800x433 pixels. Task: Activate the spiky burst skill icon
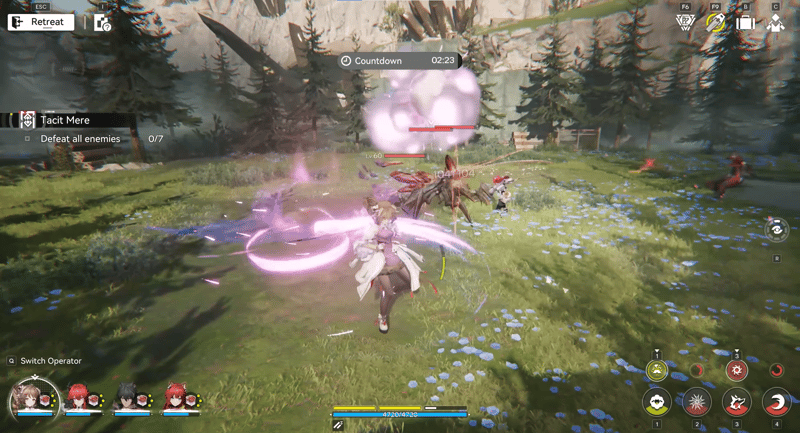[697, 404]
